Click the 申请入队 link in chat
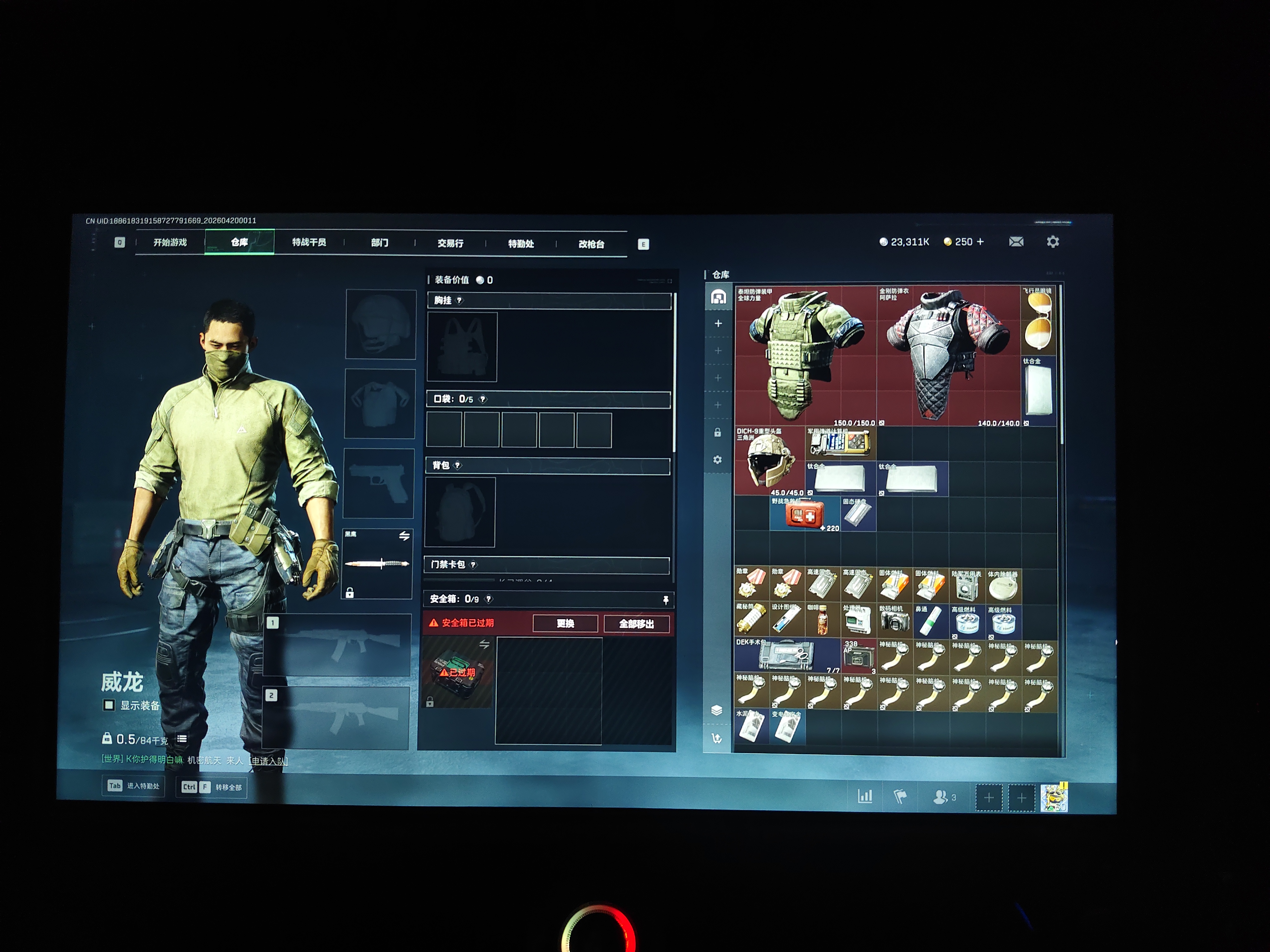The height and width of the screenshot is (952, 1270). (x=269, y=761)
